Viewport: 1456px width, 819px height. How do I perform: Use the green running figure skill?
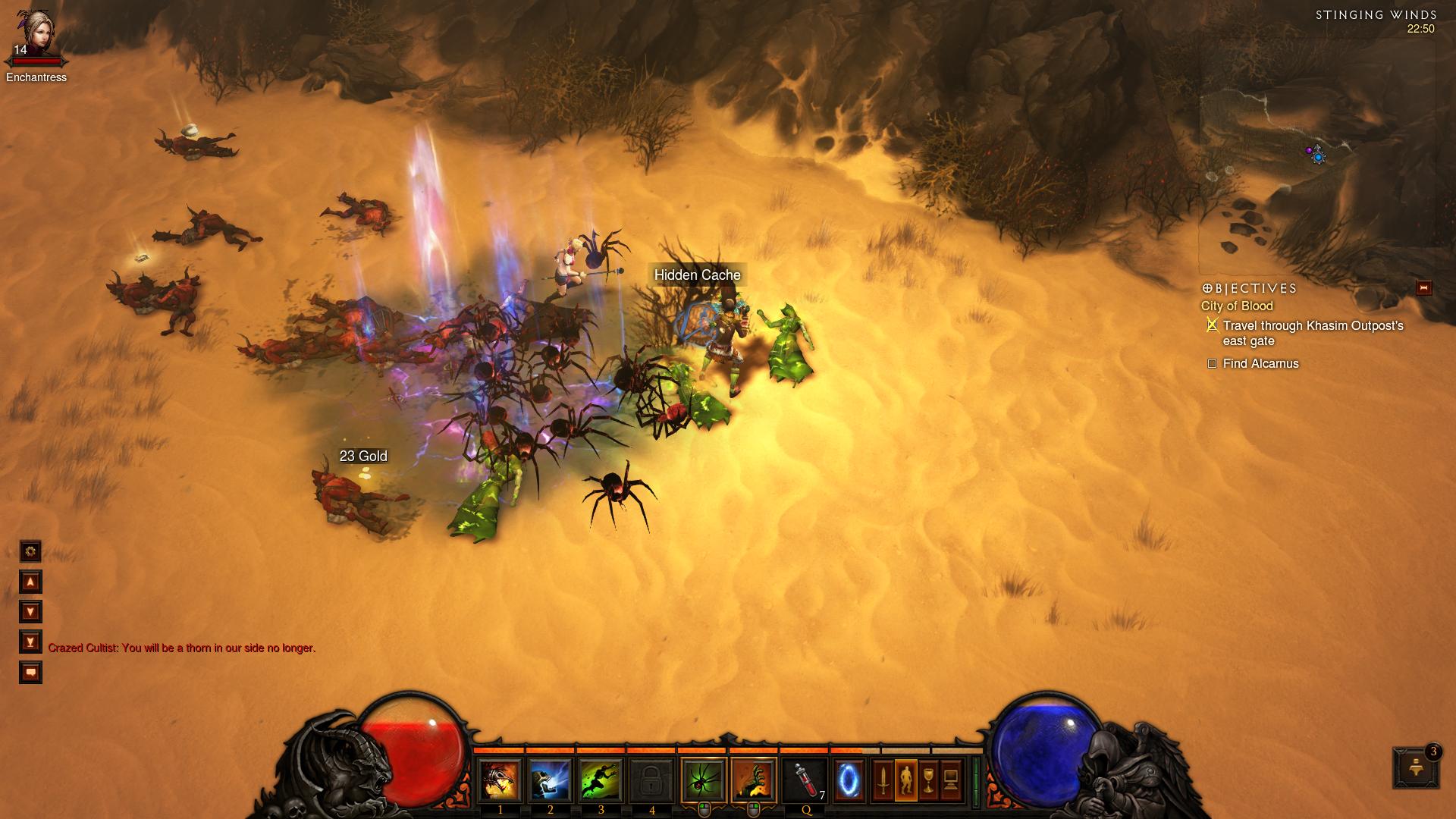(x=601, y=780)
